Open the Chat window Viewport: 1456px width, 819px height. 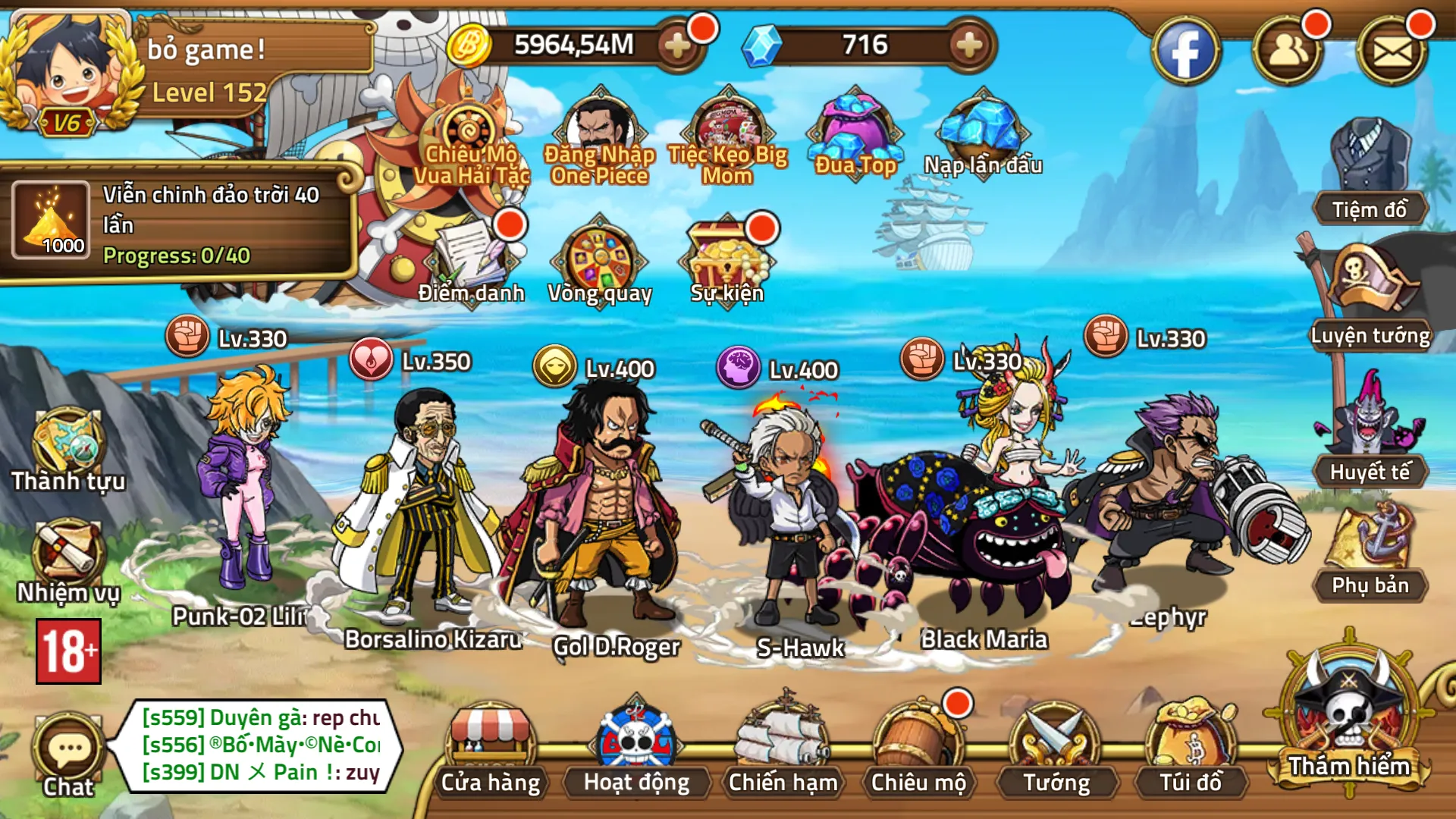pos(68,755)
